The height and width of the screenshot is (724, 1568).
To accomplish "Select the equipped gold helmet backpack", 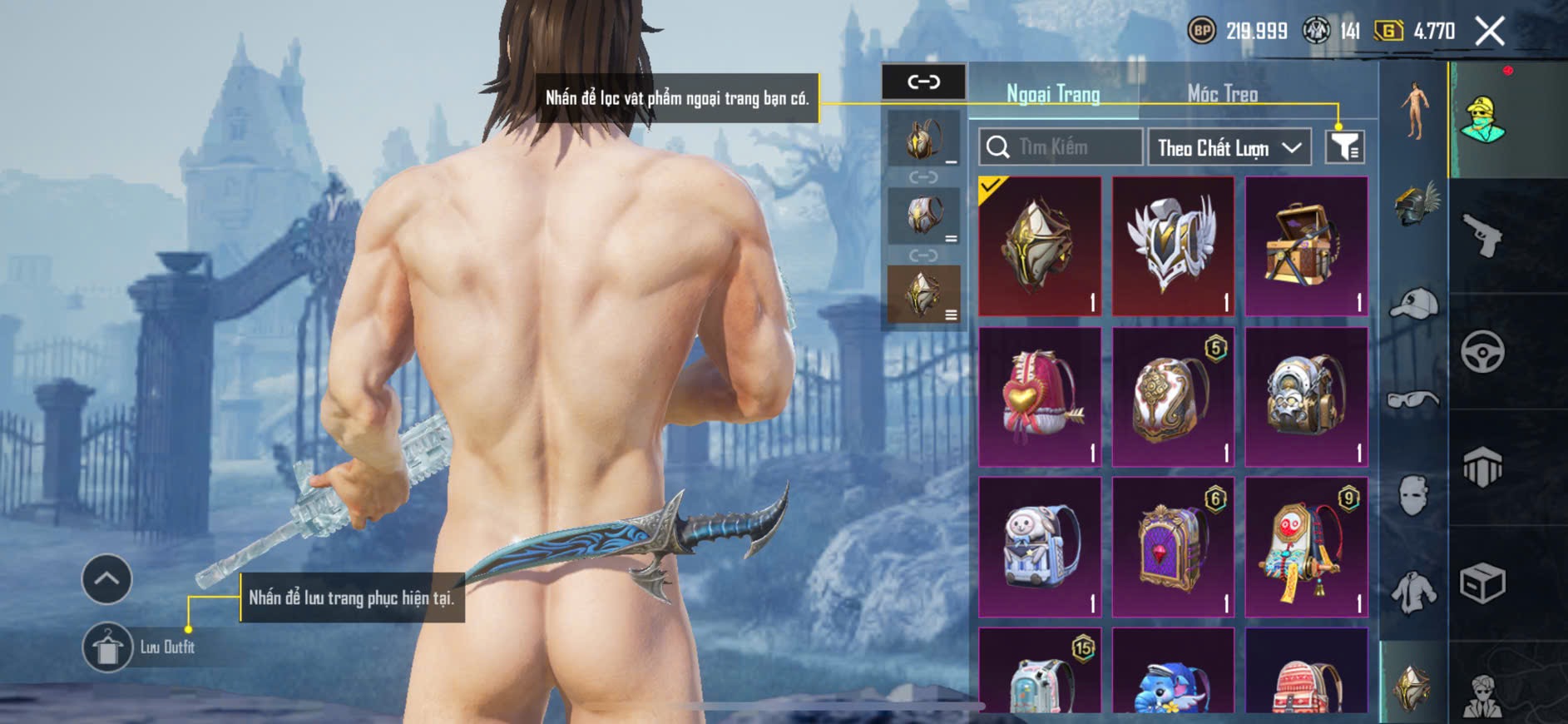I will pyautogui.click(x=1040, y=246).
